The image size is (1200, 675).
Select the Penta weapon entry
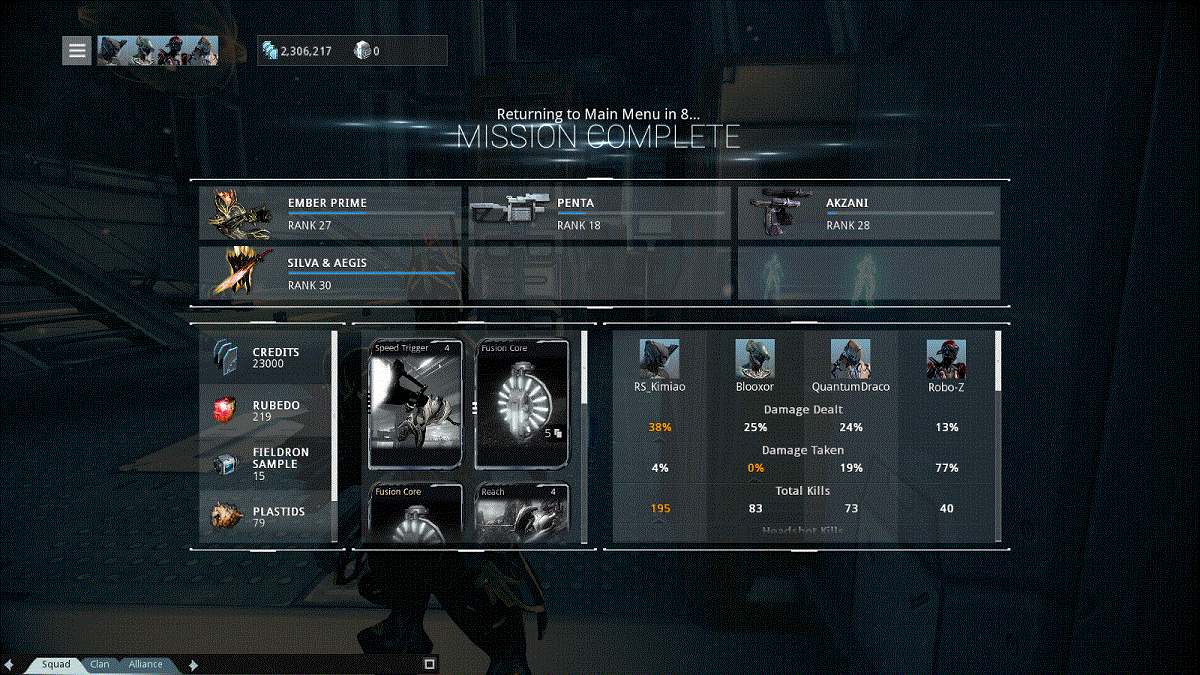click(600, 213)
